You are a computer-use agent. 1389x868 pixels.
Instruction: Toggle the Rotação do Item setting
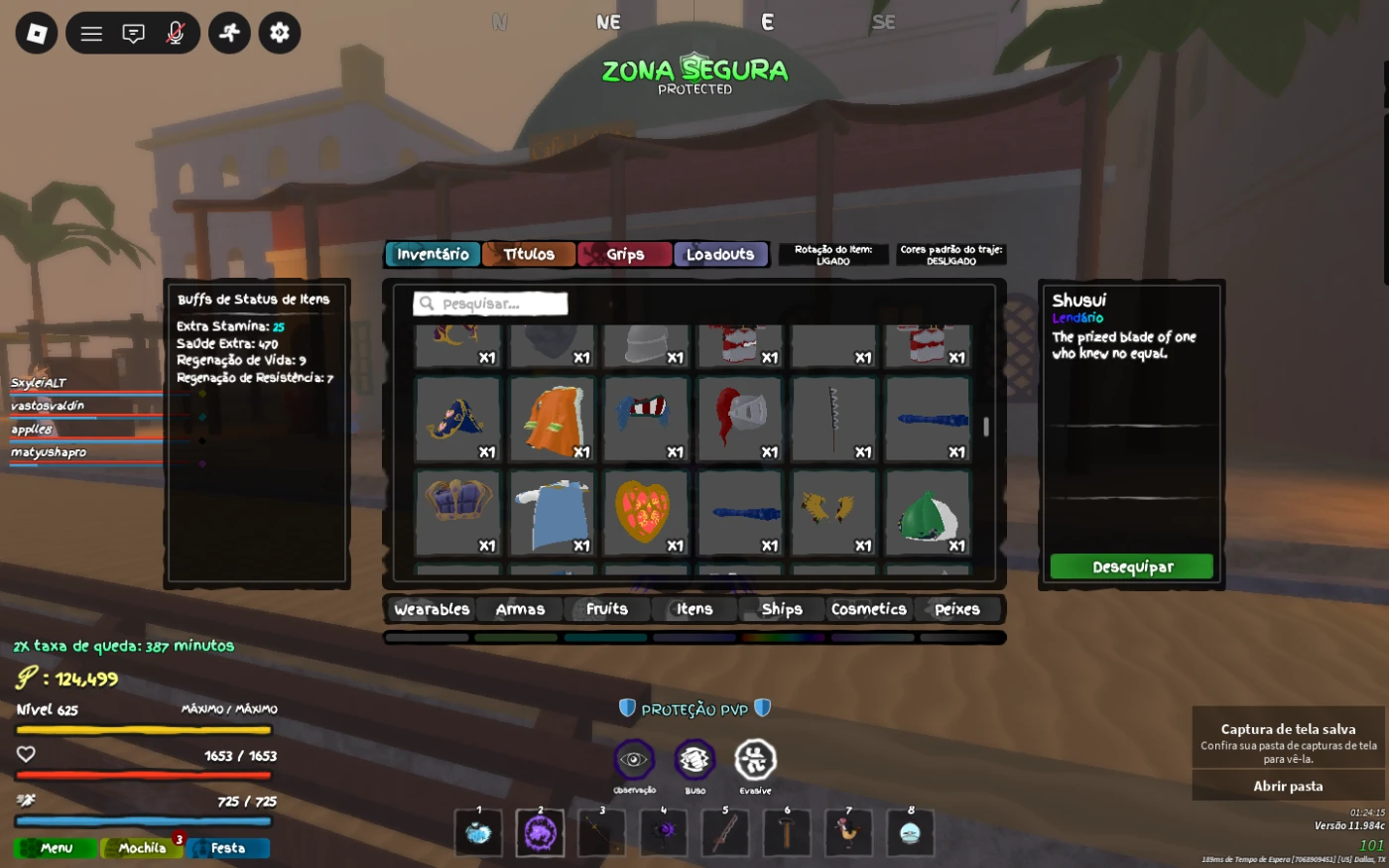coord(833,255)
